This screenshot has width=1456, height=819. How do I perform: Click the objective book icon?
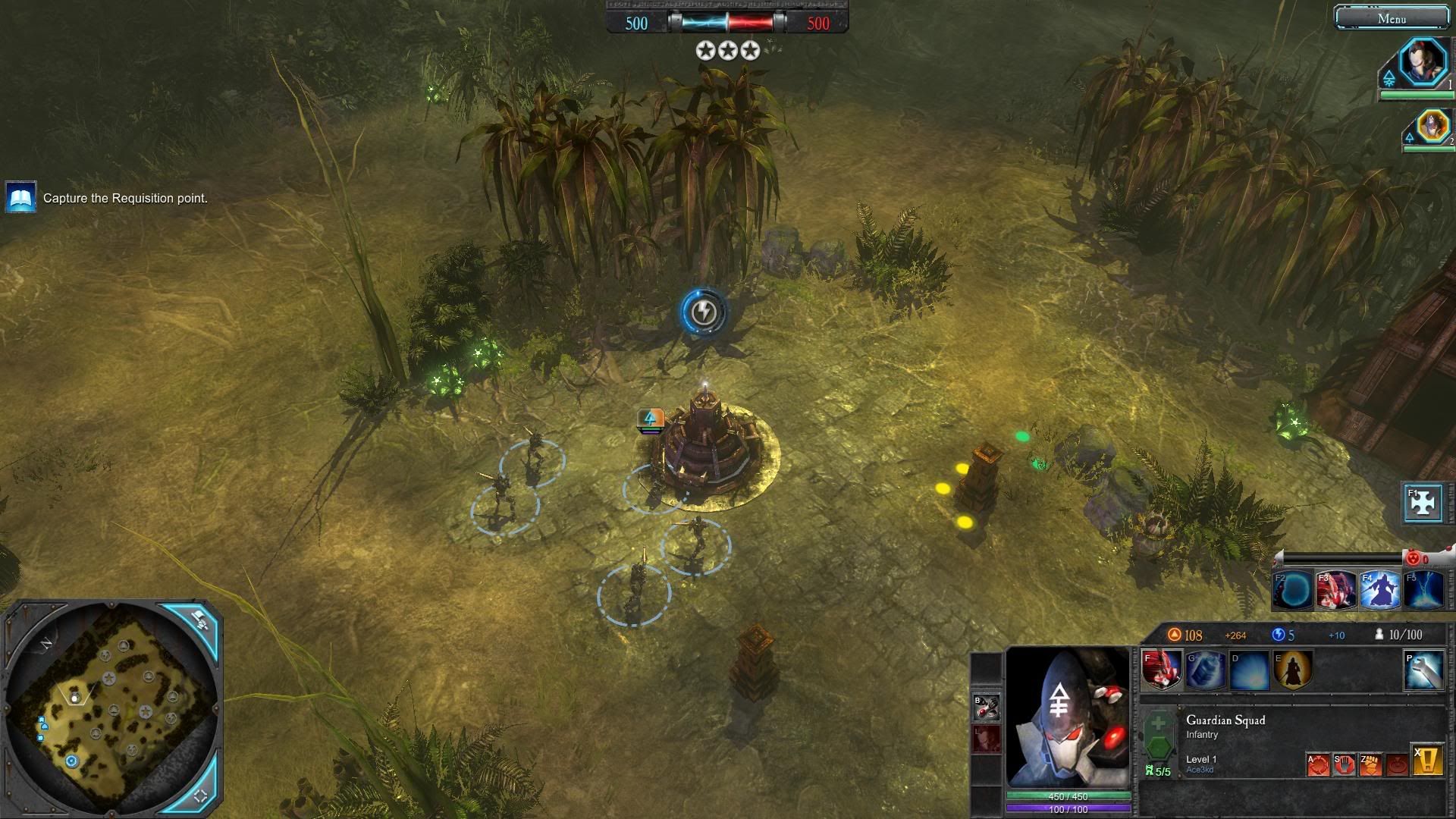click(20, 198)
